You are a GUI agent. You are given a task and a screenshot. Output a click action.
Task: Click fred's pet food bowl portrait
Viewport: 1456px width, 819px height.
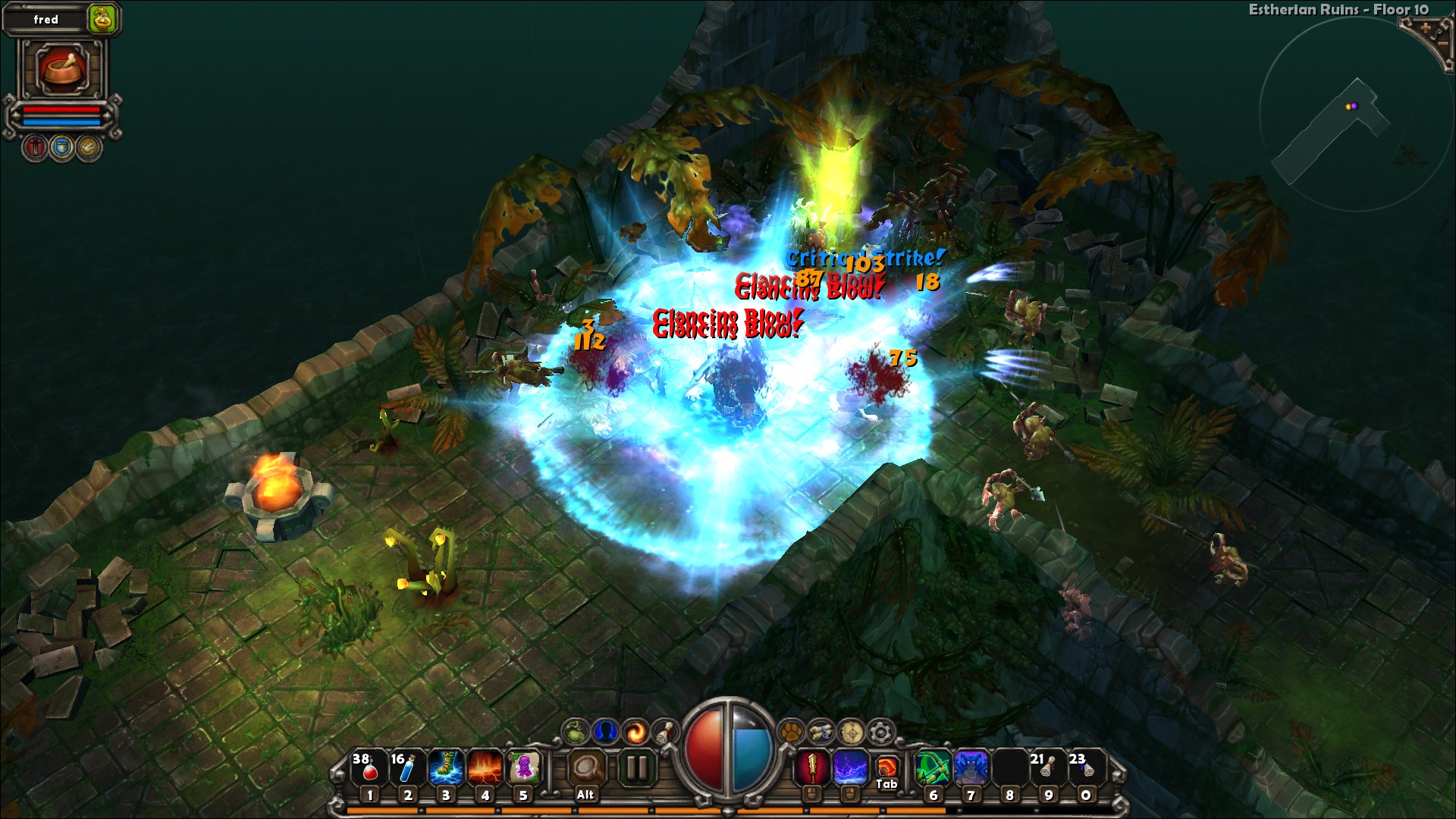(62, 70)
